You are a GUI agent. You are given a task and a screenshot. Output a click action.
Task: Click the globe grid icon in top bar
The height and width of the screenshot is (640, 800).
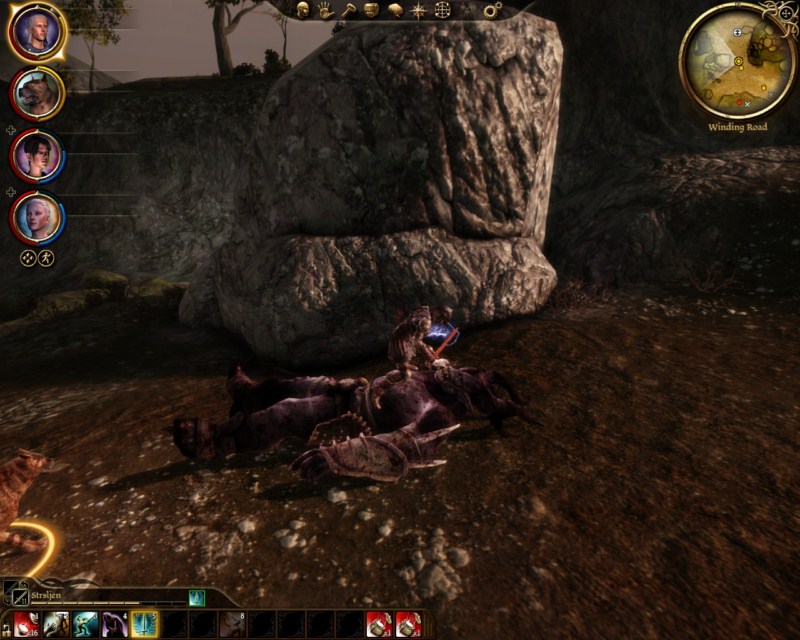coord(442,10)
